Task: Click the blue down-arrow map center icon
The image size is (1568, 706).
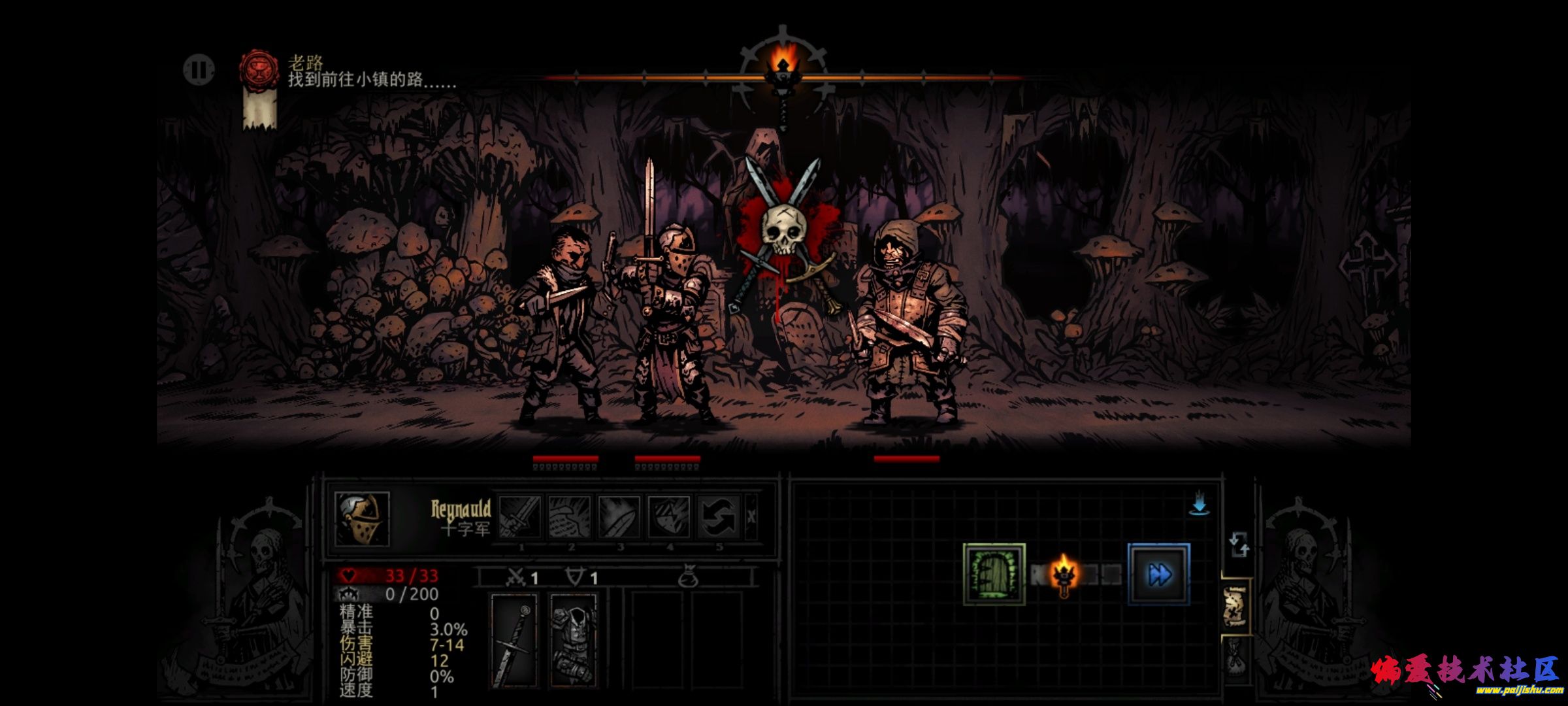Action: click(x=1199, y=506)
